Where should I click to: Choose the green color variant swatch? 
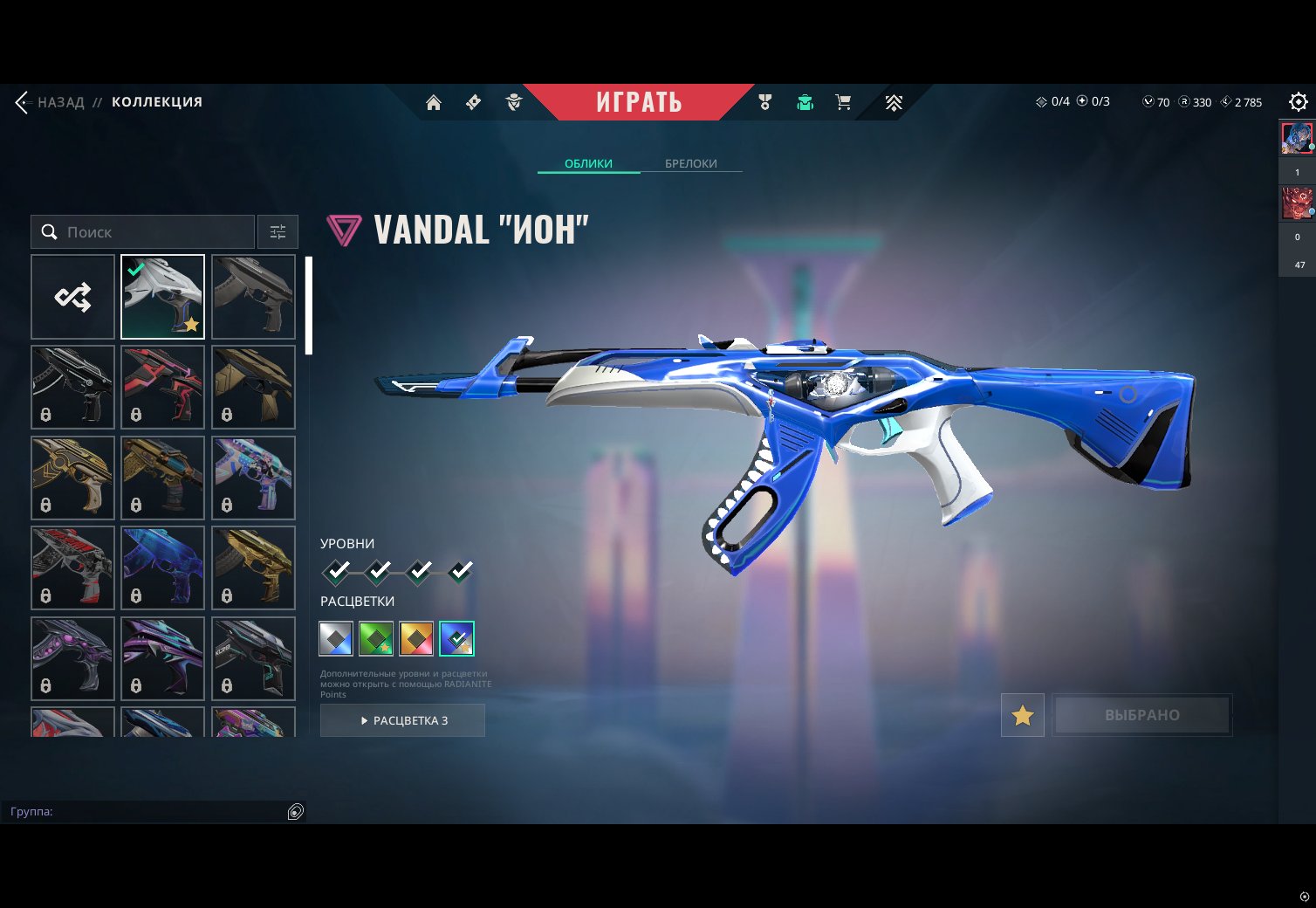[x=376, y=638]
